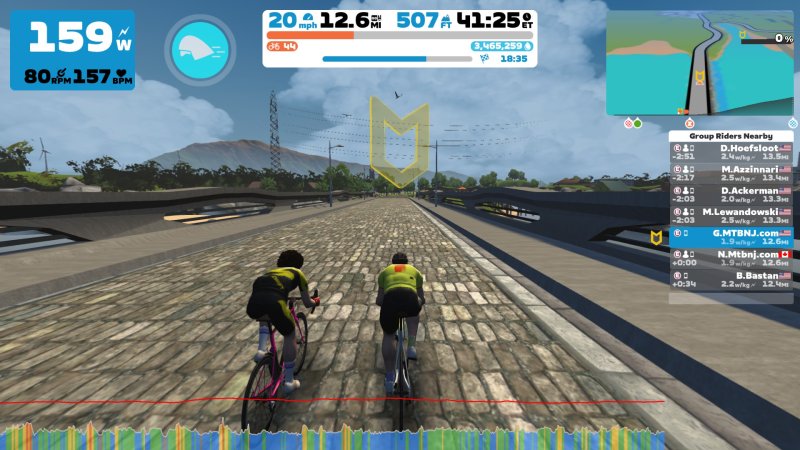Pick M.Lewandowski in the riders list
Screen dimensions: 800x450
tap(731, 215)
